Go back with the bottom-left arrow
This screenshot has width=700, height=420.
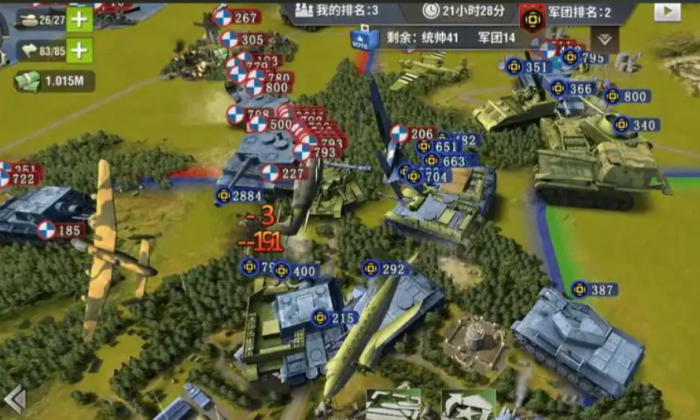[x=14, y=400]
